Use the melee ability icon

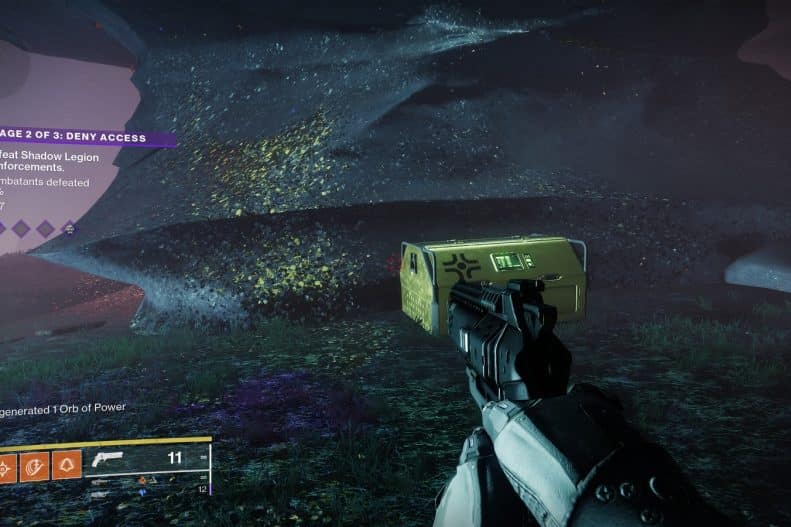(35, 465)
